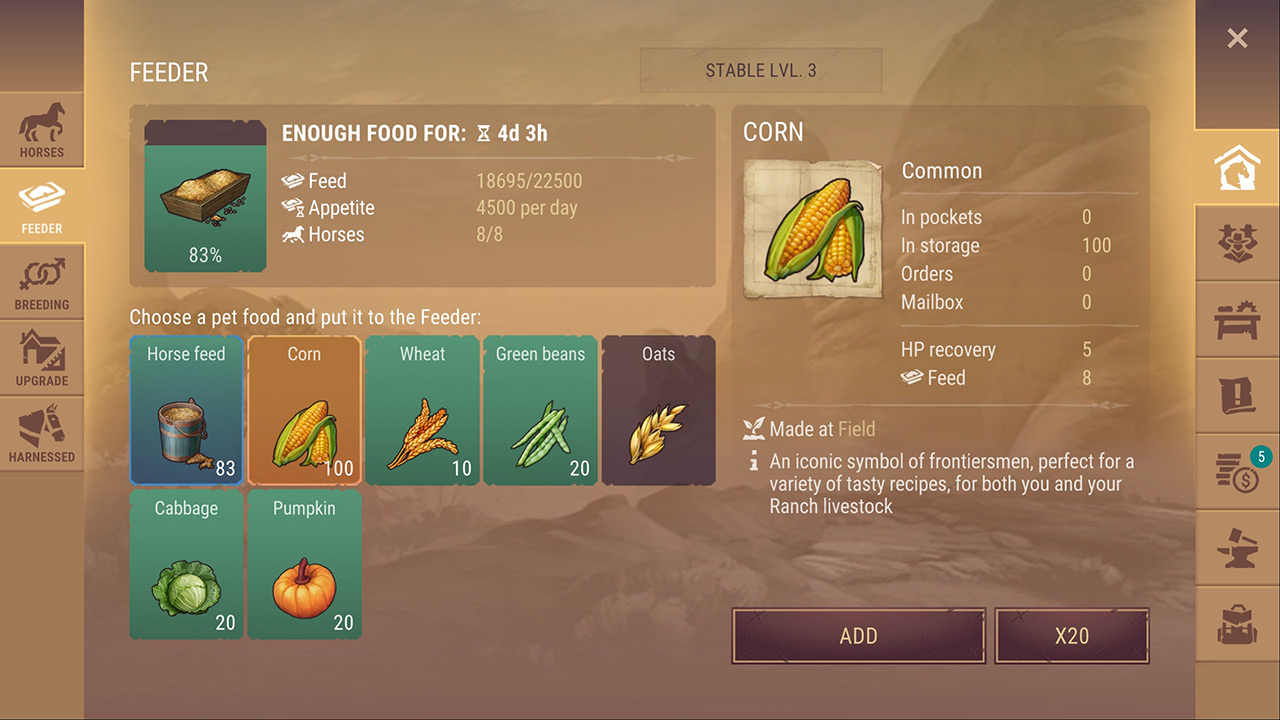Open the anvil crafting sidebar icon
This screenshot has width=1280, height=720.
(1237, 549)
